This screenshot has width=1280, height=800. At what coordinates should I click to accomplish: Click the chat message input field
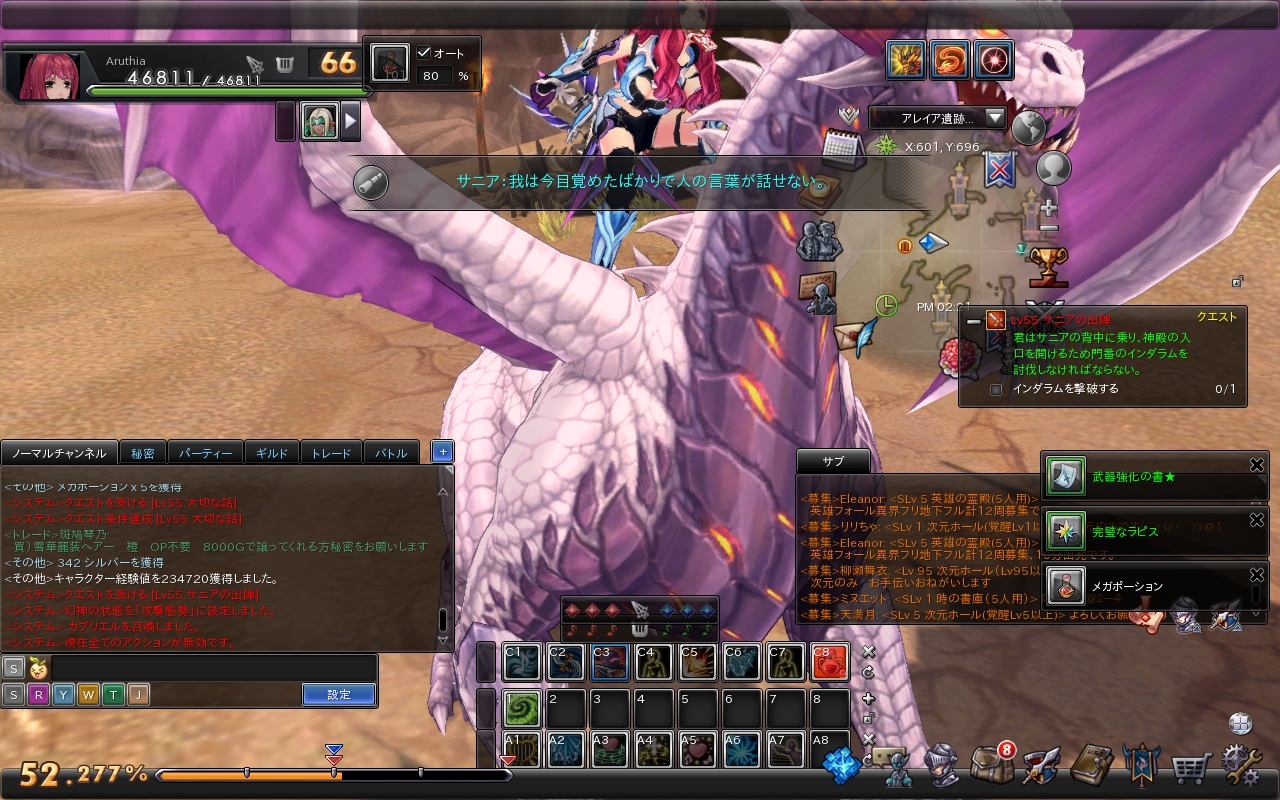click(x=214, y=667)
